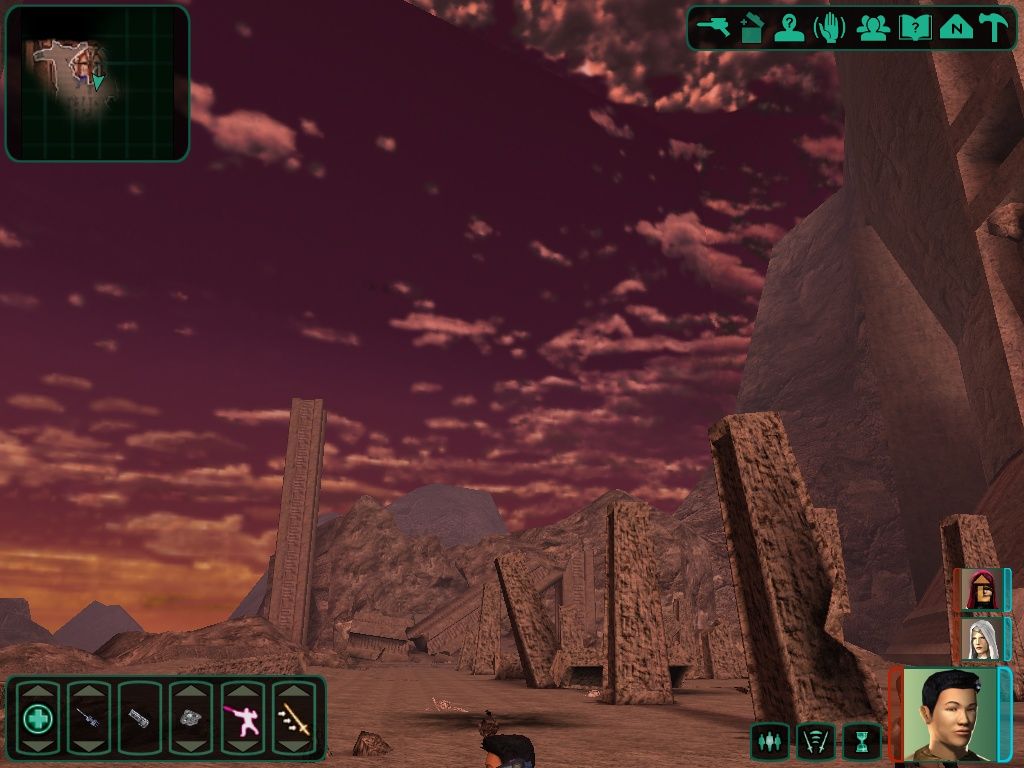Use the green medpac slot
Screen dimensions: 1024x768
click(x=38, y=718)
